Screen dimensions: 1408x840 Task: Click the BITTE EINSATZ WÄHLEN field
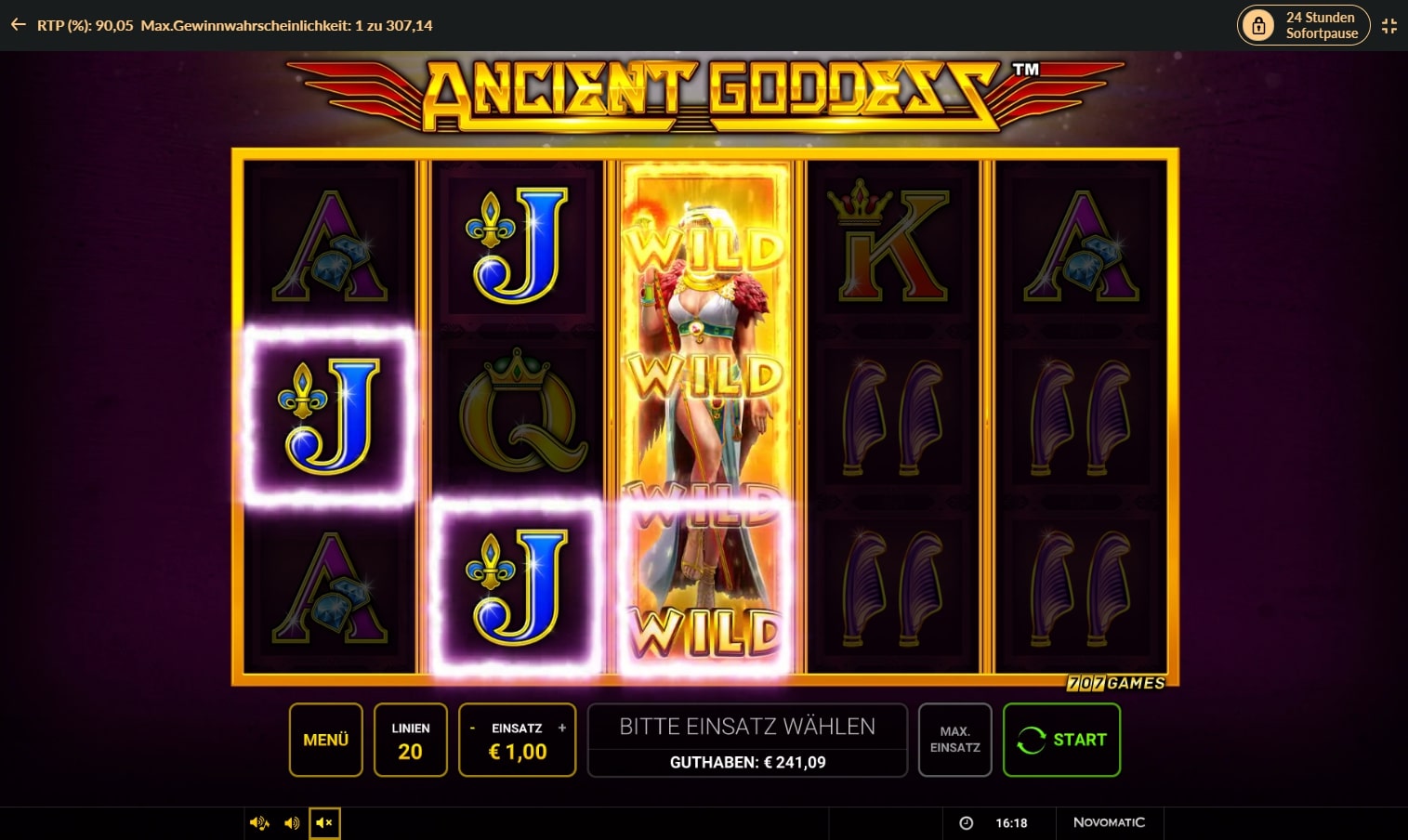747,726
